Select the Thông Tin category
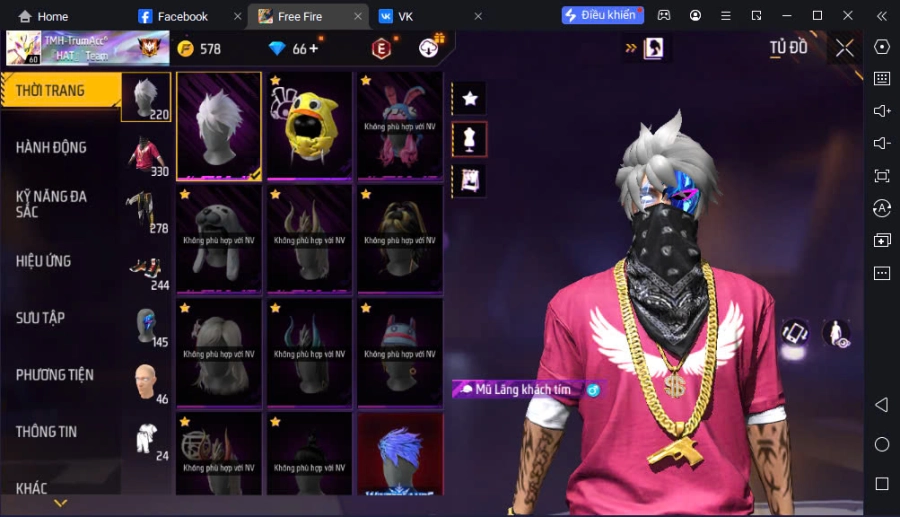The image size is (900, 517). (47, 432)
